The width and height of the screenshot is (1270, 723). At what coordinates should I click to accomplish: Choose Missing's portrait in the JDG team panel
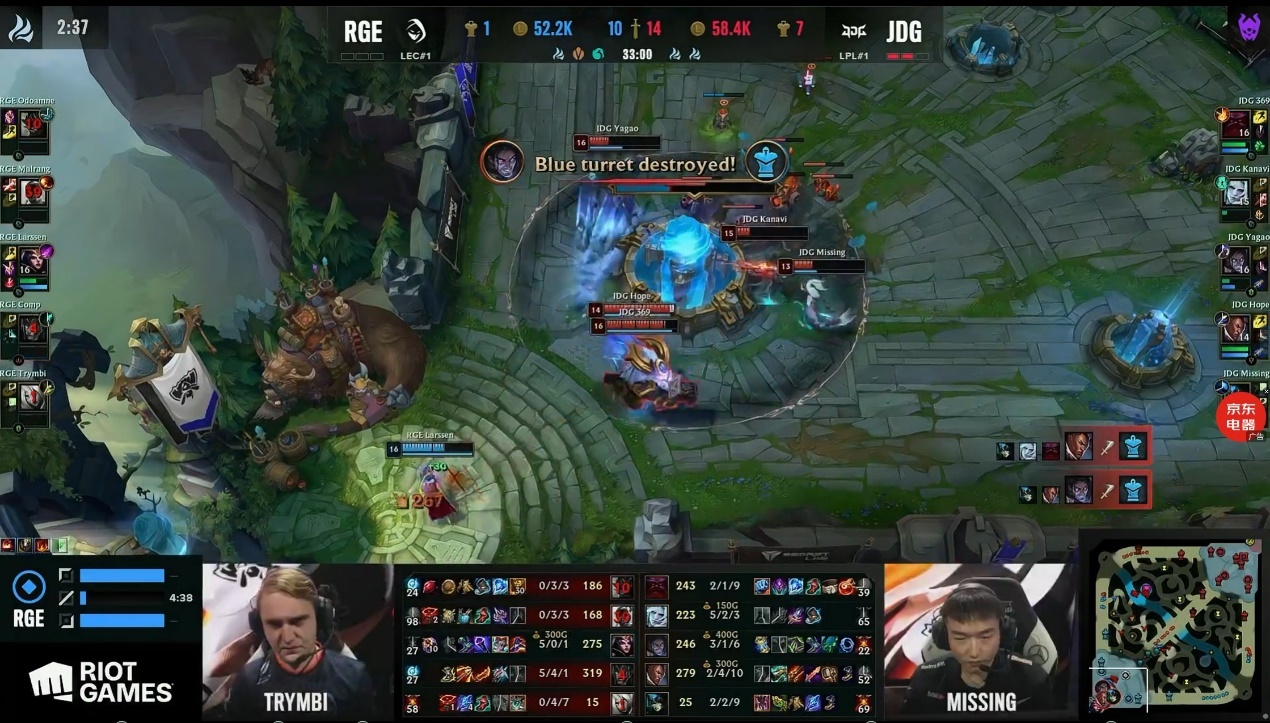1236,397
